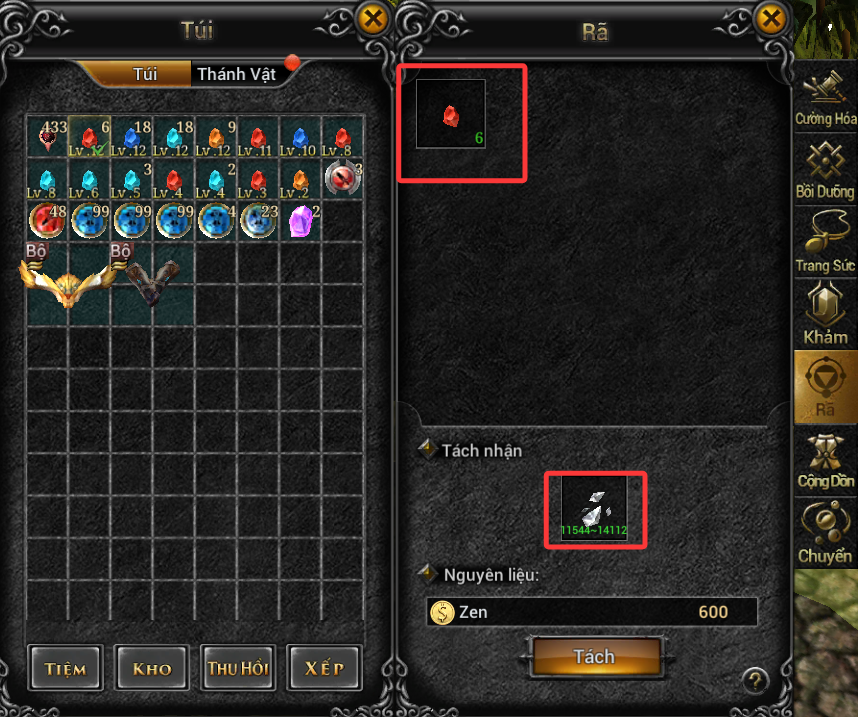Pick the golden wings item
Viewport: 858px width, 717px height.
click(68, 282)
